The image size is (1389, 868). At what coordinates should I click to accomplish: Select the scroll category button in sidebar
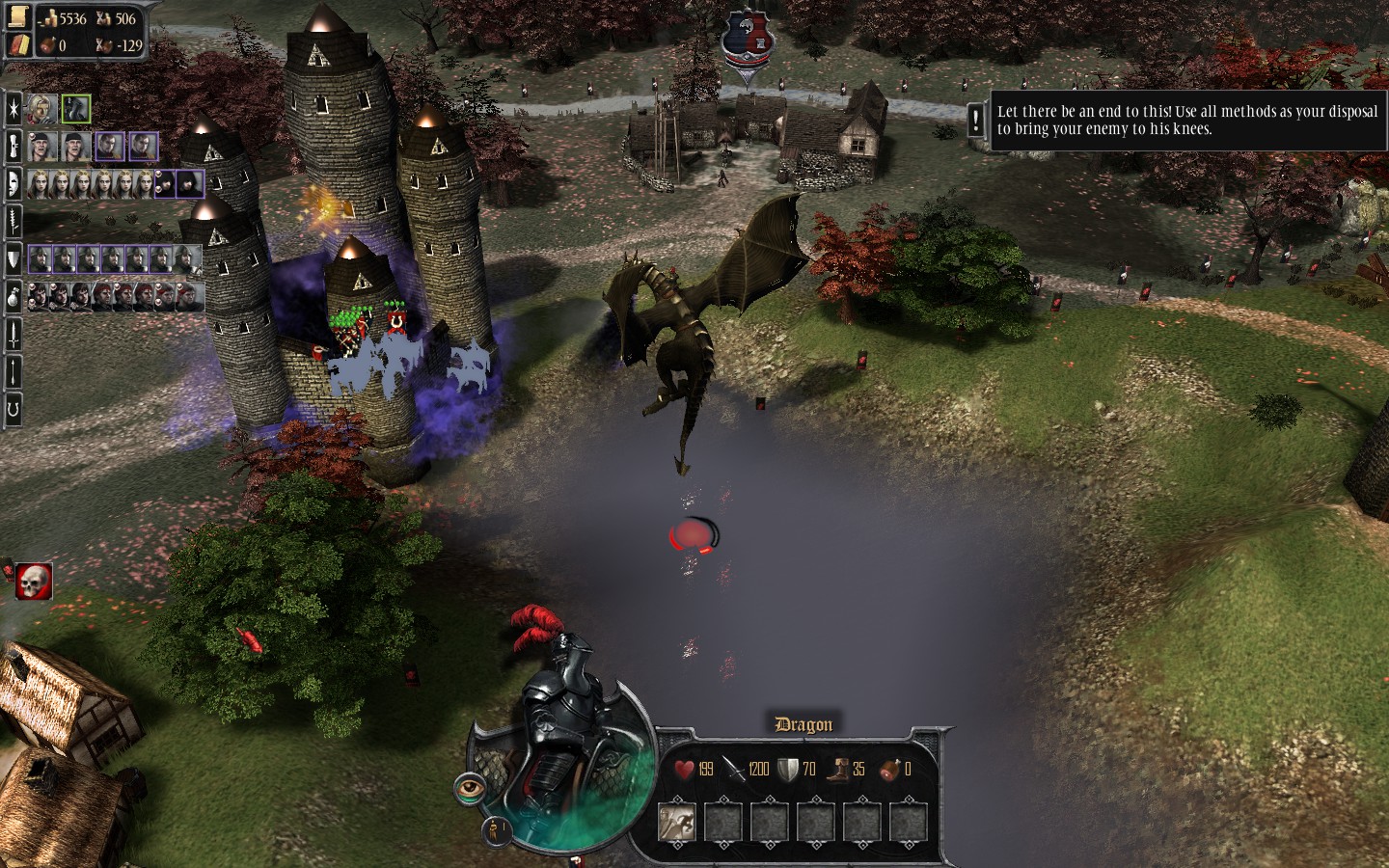14,146
